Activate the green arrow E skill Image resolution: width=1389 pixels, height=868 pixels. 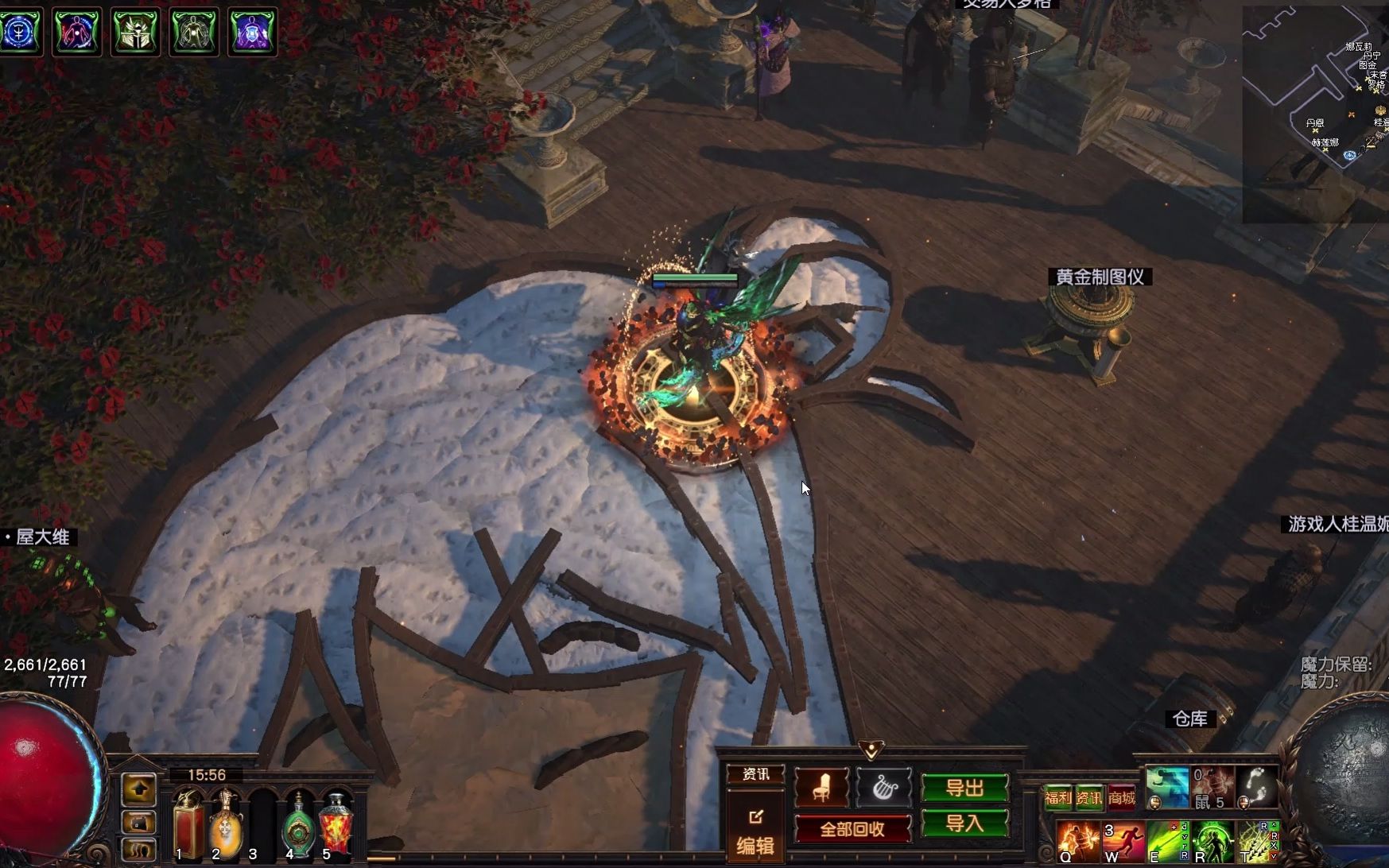point(1168,843)
